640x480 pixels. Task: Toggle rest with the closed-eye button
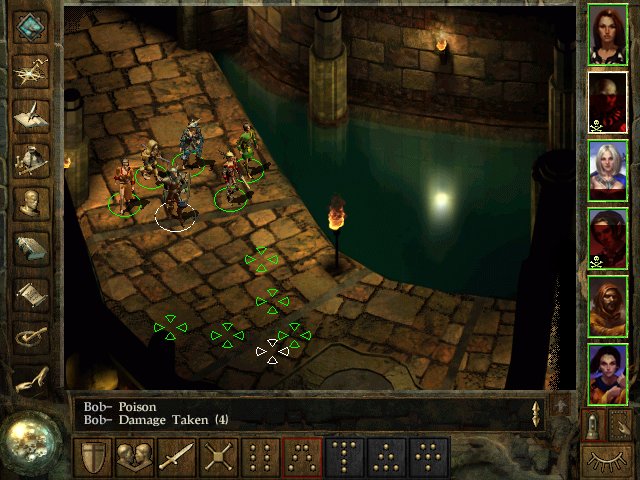click(x=607, y=460)
